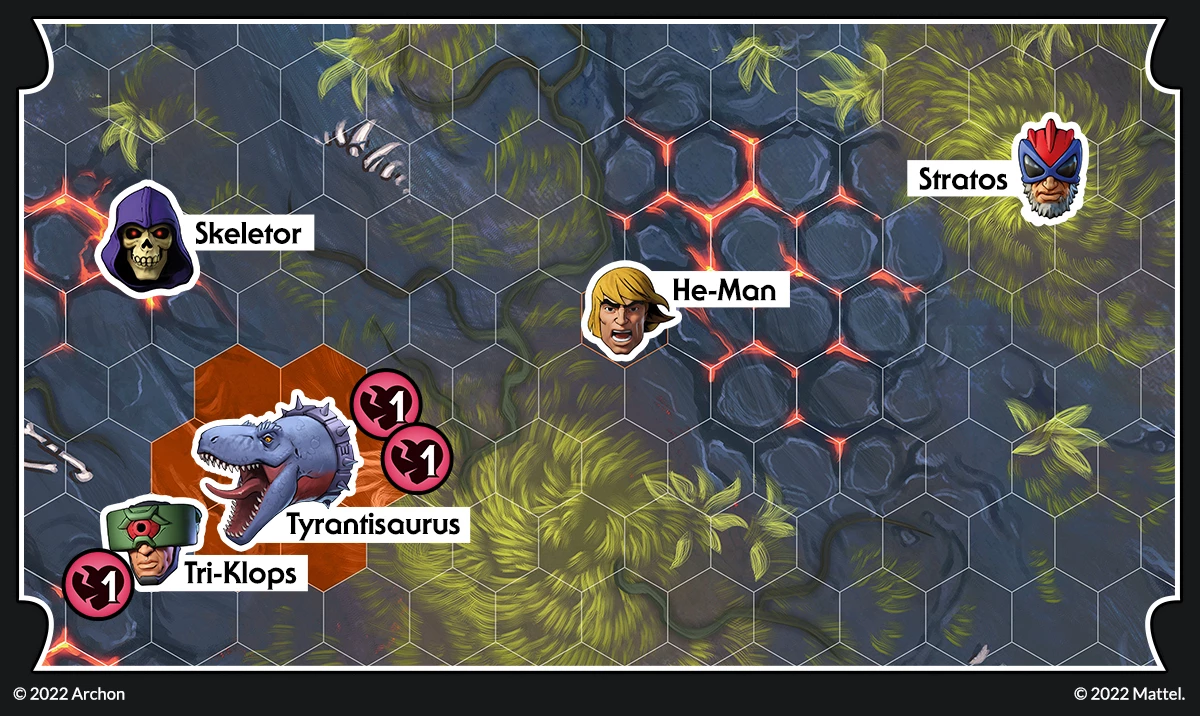Select the Skeletor unit token
The height and width of the screenshot is (716, 1200).
[147, 241]
